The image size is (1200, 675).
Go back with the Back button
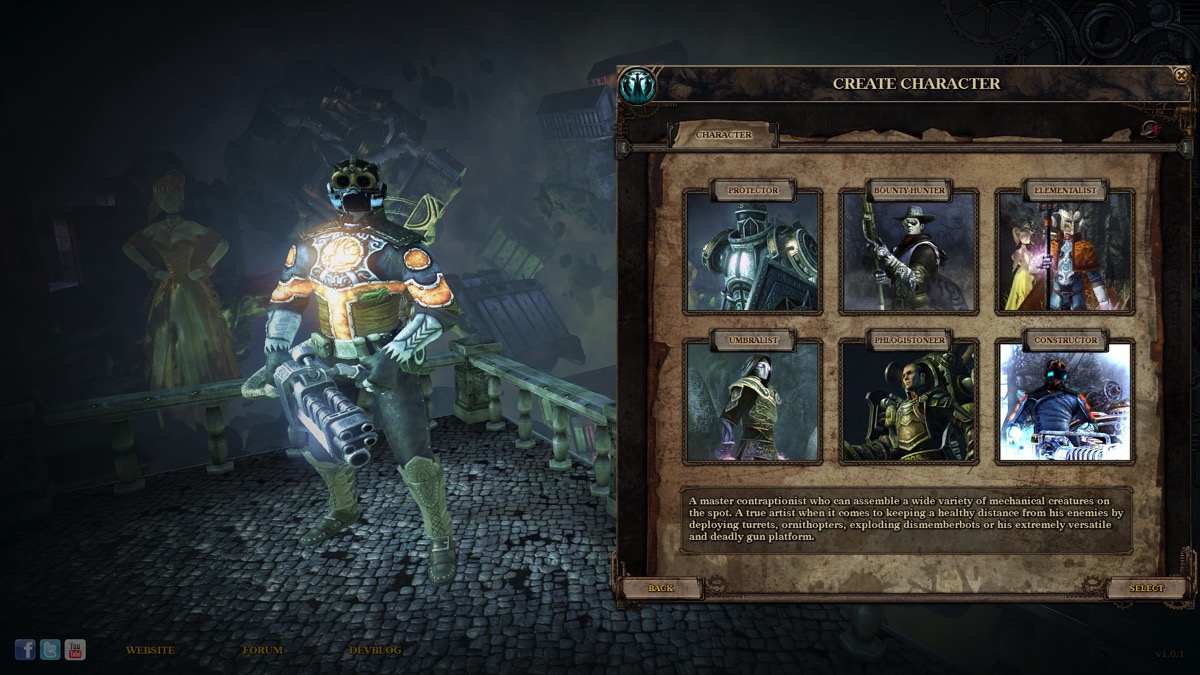coord(661,588)
